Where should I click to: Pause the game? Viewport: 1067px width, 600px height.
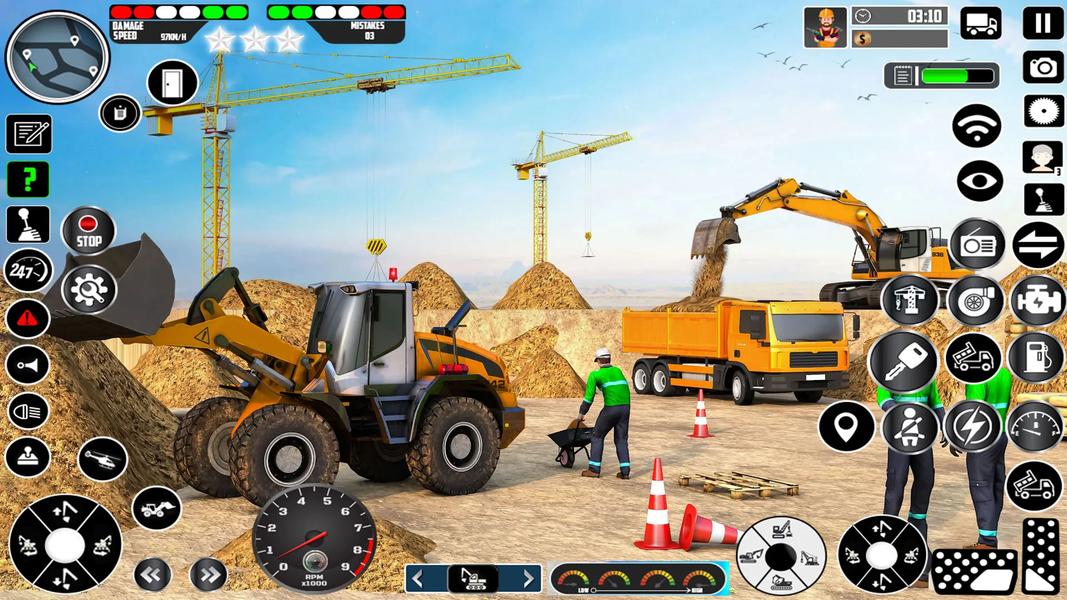click(x=1042, y=23)
